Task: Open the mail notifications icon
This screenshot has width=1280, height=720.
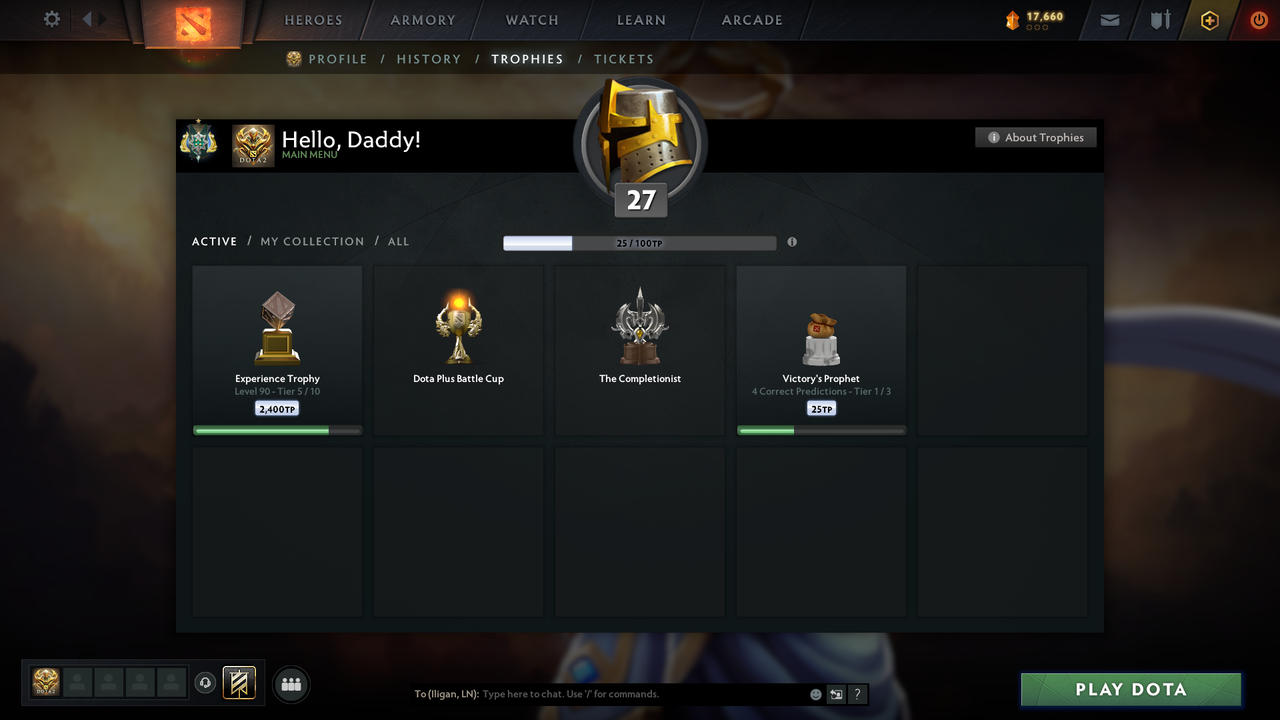Action: click(x=1109, y=20)
